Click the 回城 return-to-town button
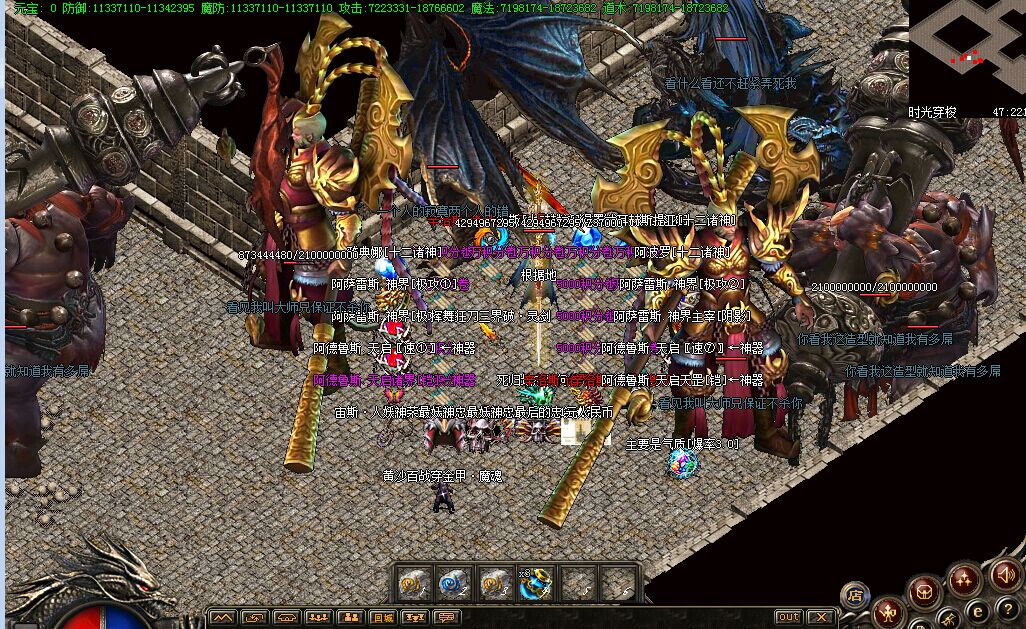Screen dimensions: 1026x629 [x=383, y=618]
